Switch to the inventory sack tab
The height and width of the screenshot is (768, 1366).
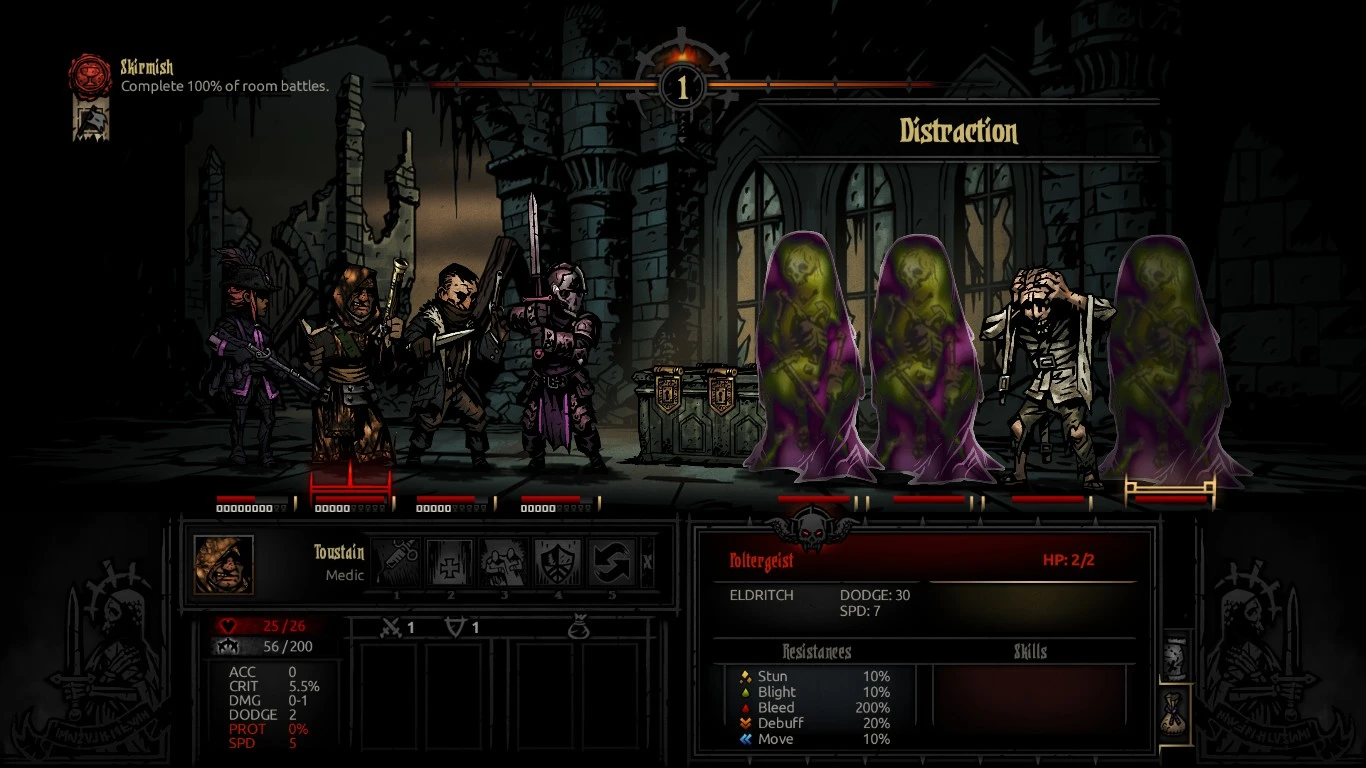[x=1176, y=713]
